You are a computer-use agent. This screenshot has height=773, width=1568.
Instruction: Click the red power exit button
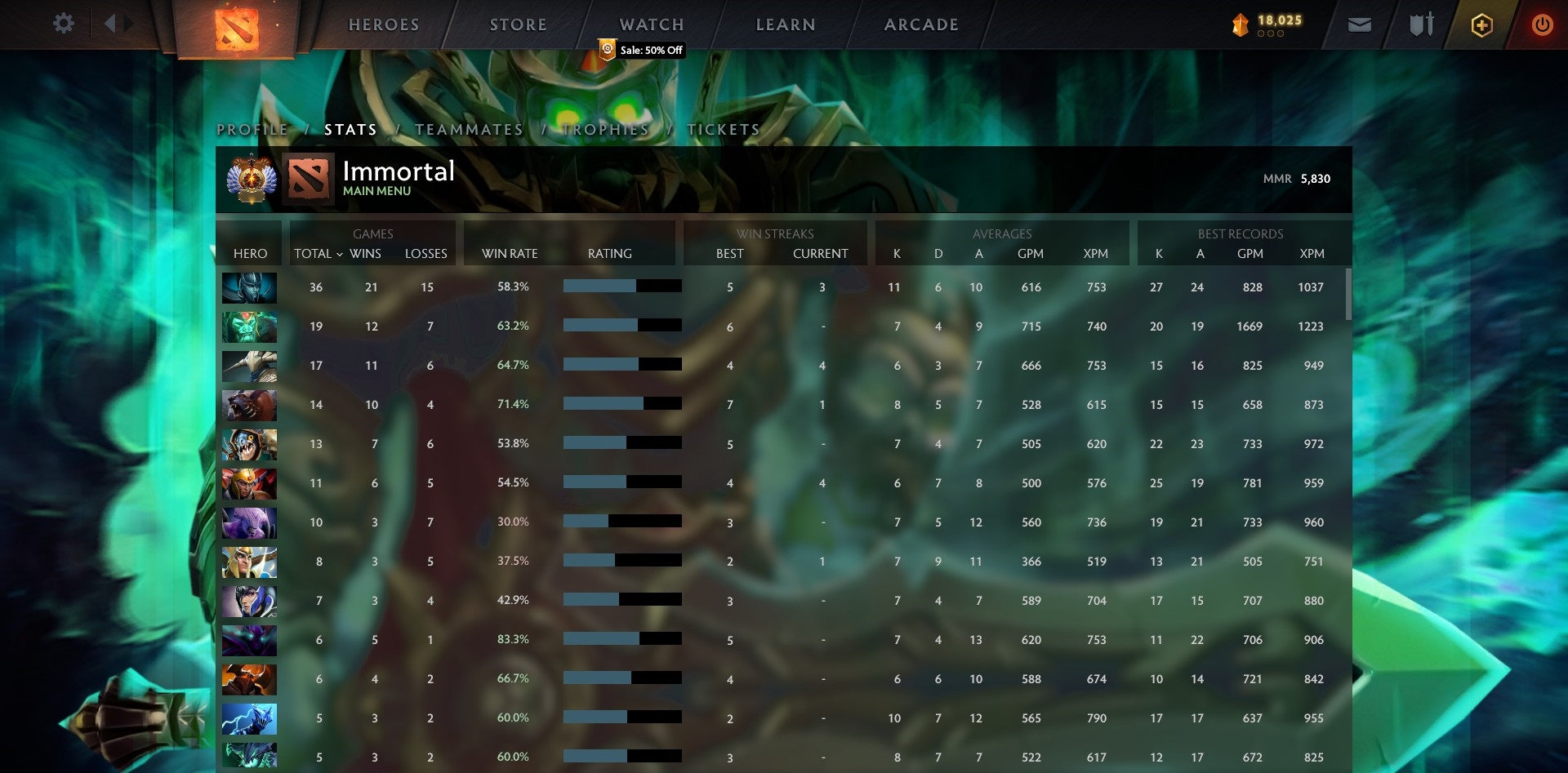point(1543,24)
